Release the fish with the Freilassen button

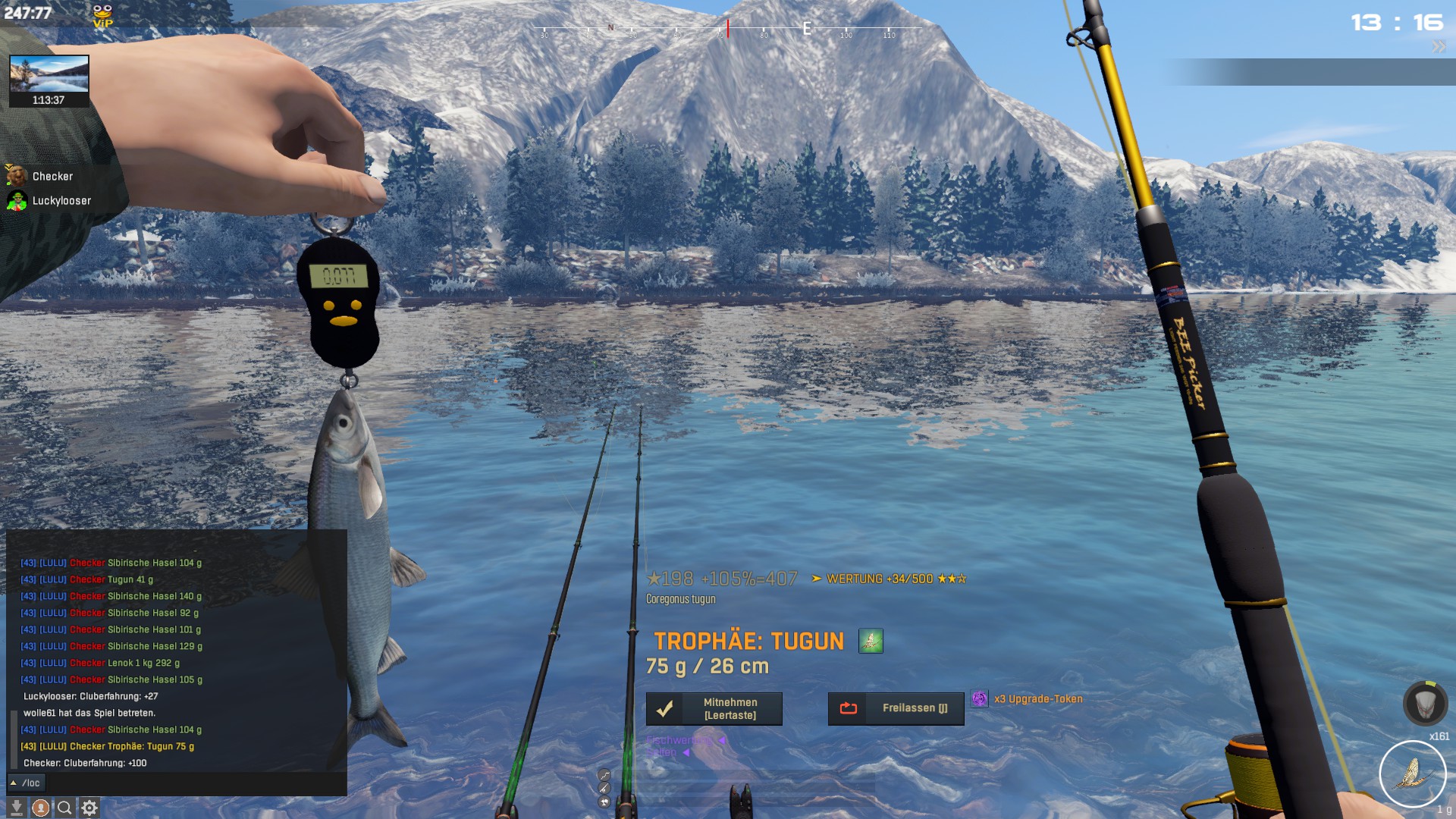pyautogui.click(x=896, y=708)
